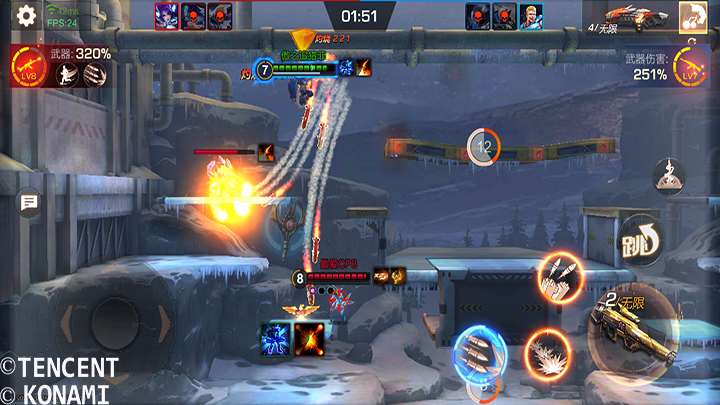Tap the orange flame slash buff icon
This screenshot has height=405, width=720.
pos(308,340)
